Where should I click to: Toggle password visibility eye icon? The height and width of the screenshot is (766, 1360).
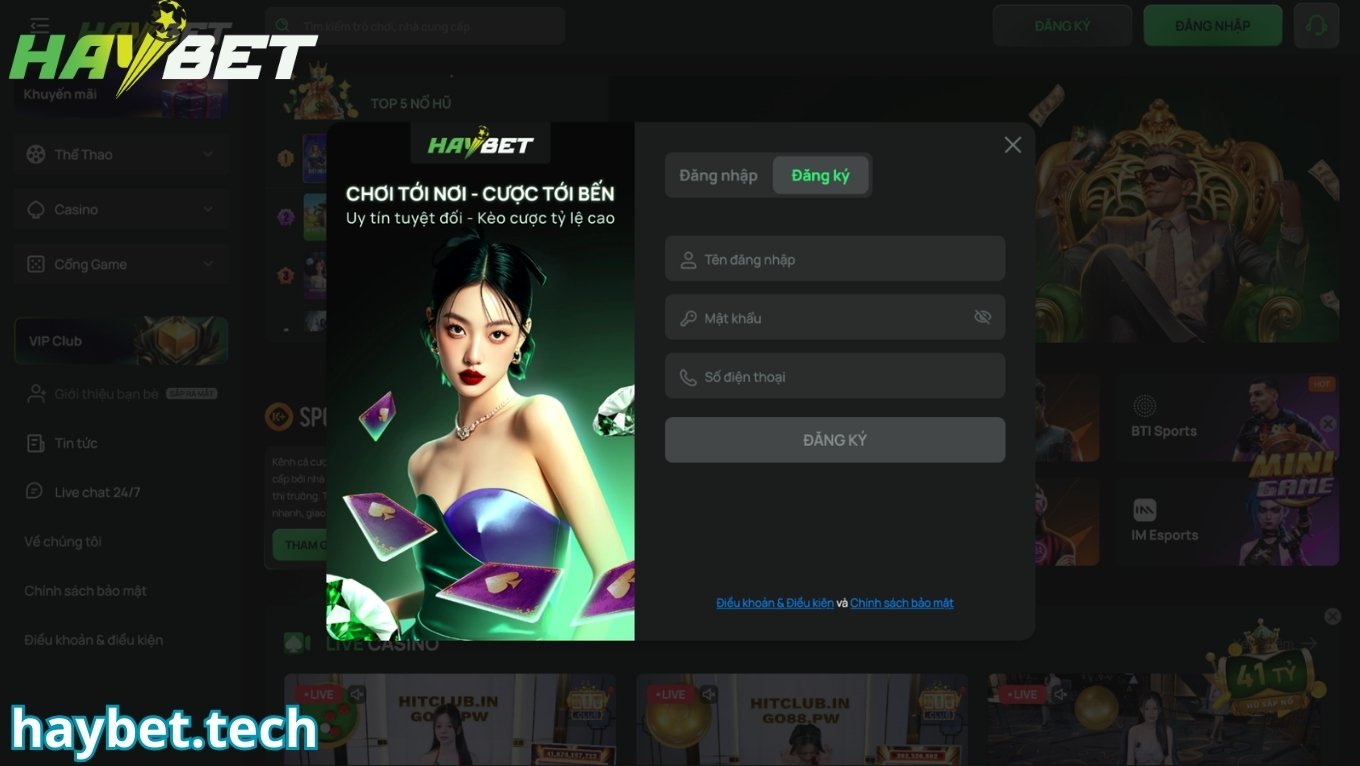[982, 317]
